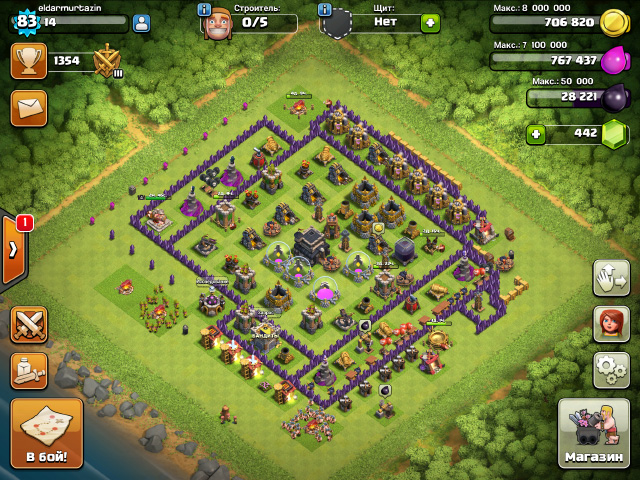
Task: Buy more gems with the green plus
Action: tap(537, 133)
